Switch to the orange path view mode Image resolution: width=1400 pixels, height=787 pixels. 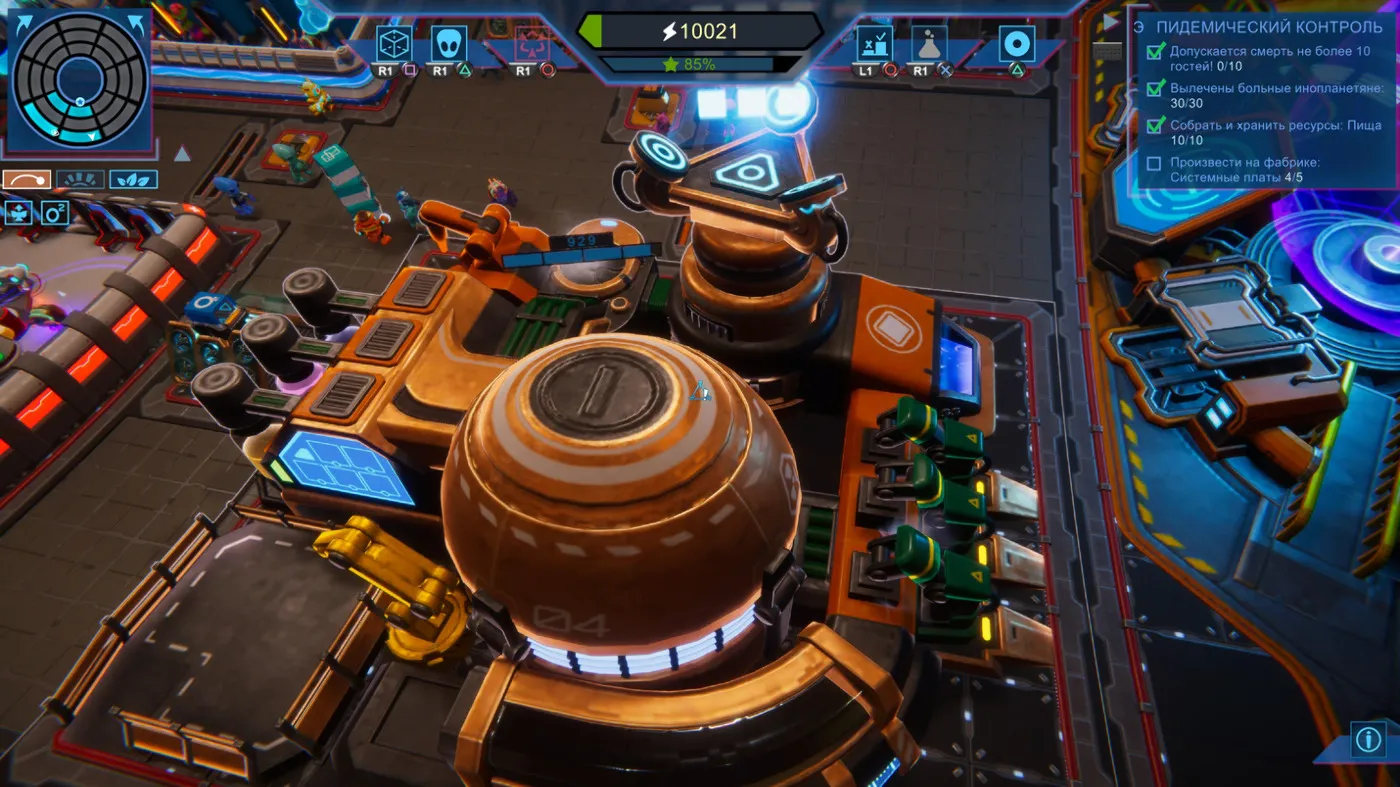(x=27, y=180)
